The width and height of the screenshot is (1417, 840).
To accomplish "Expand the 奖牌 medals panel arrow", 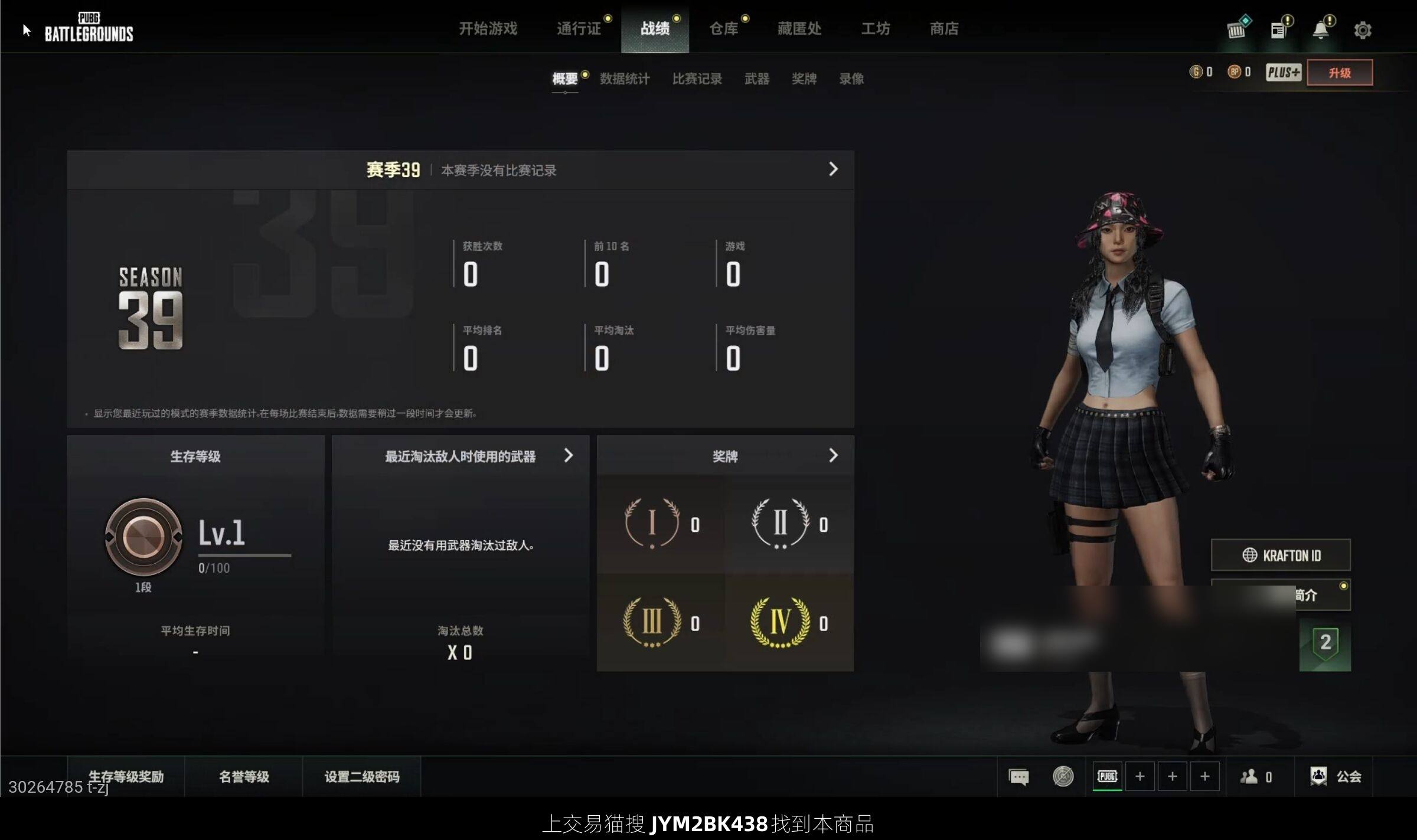I will click(833, 455).
